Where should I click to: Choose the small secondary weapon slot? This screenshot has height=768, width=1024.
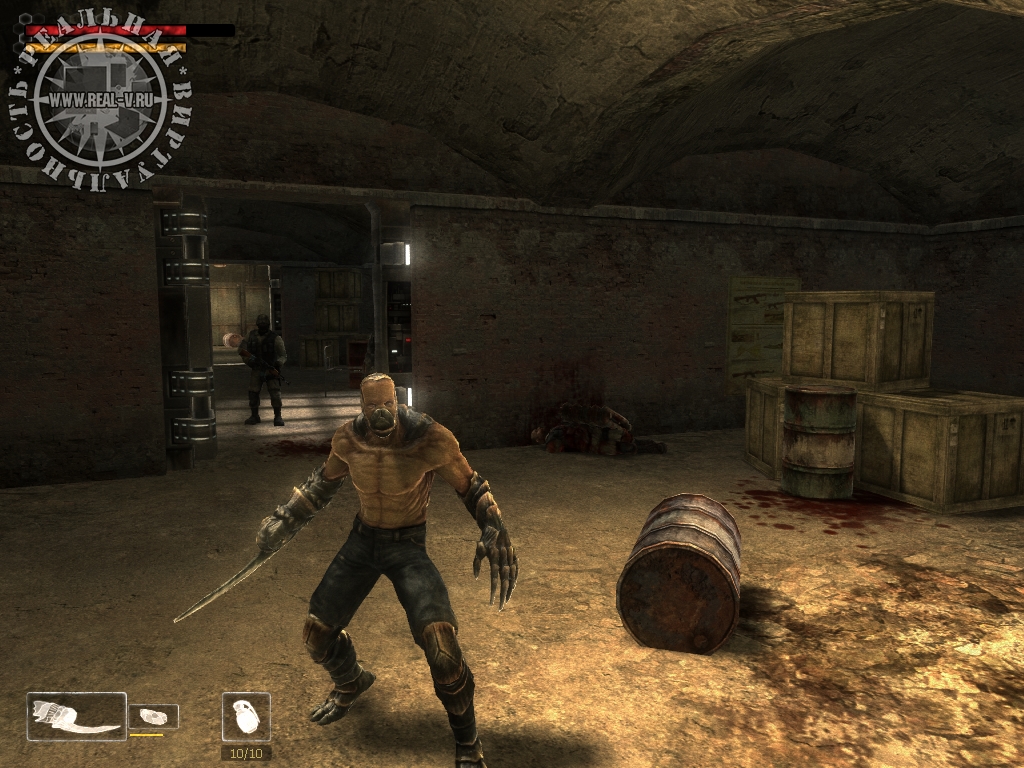point(154,716)
